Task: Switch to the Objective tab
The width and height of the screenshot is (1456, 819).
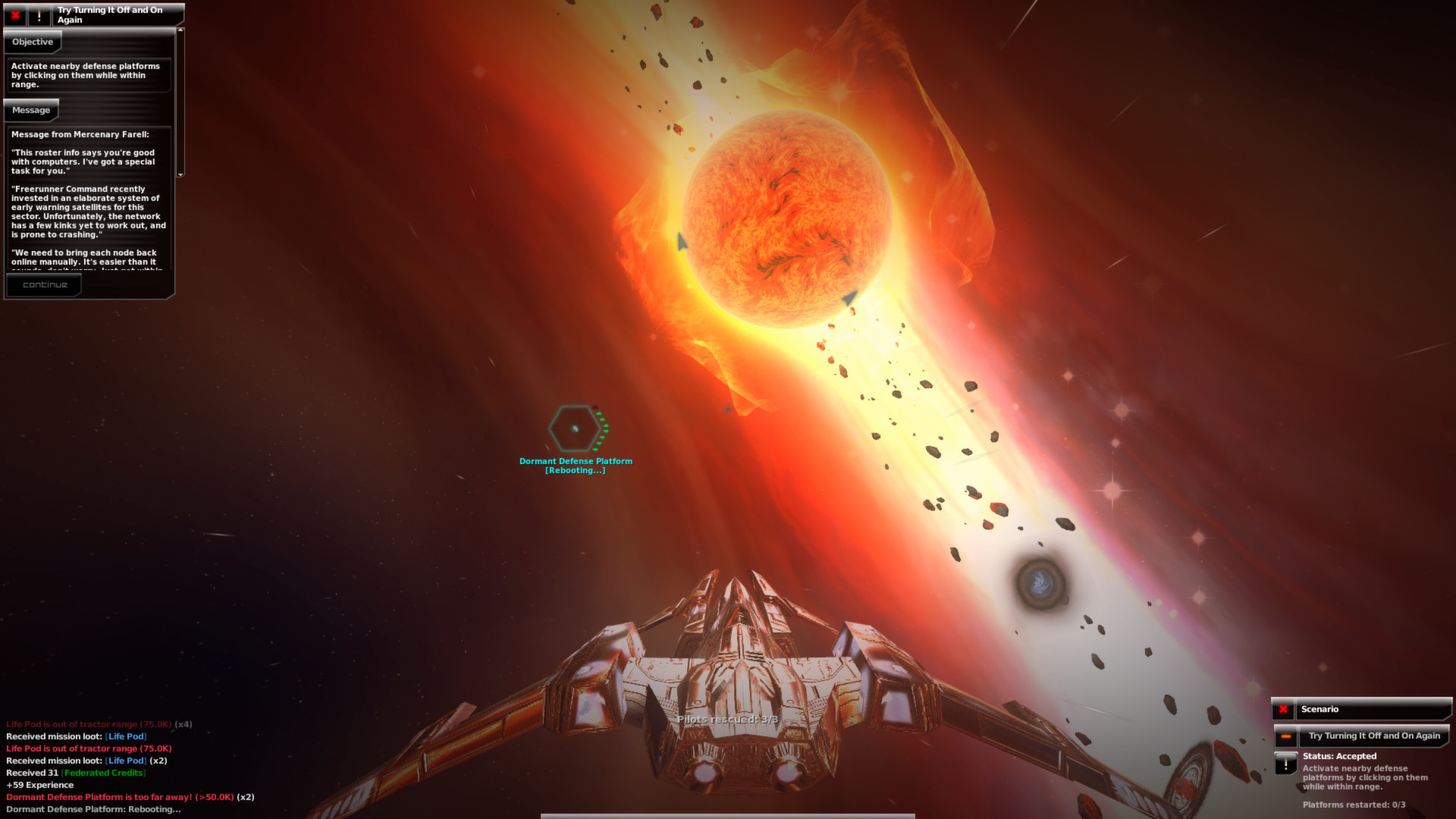Action: [x=33, y=42]
